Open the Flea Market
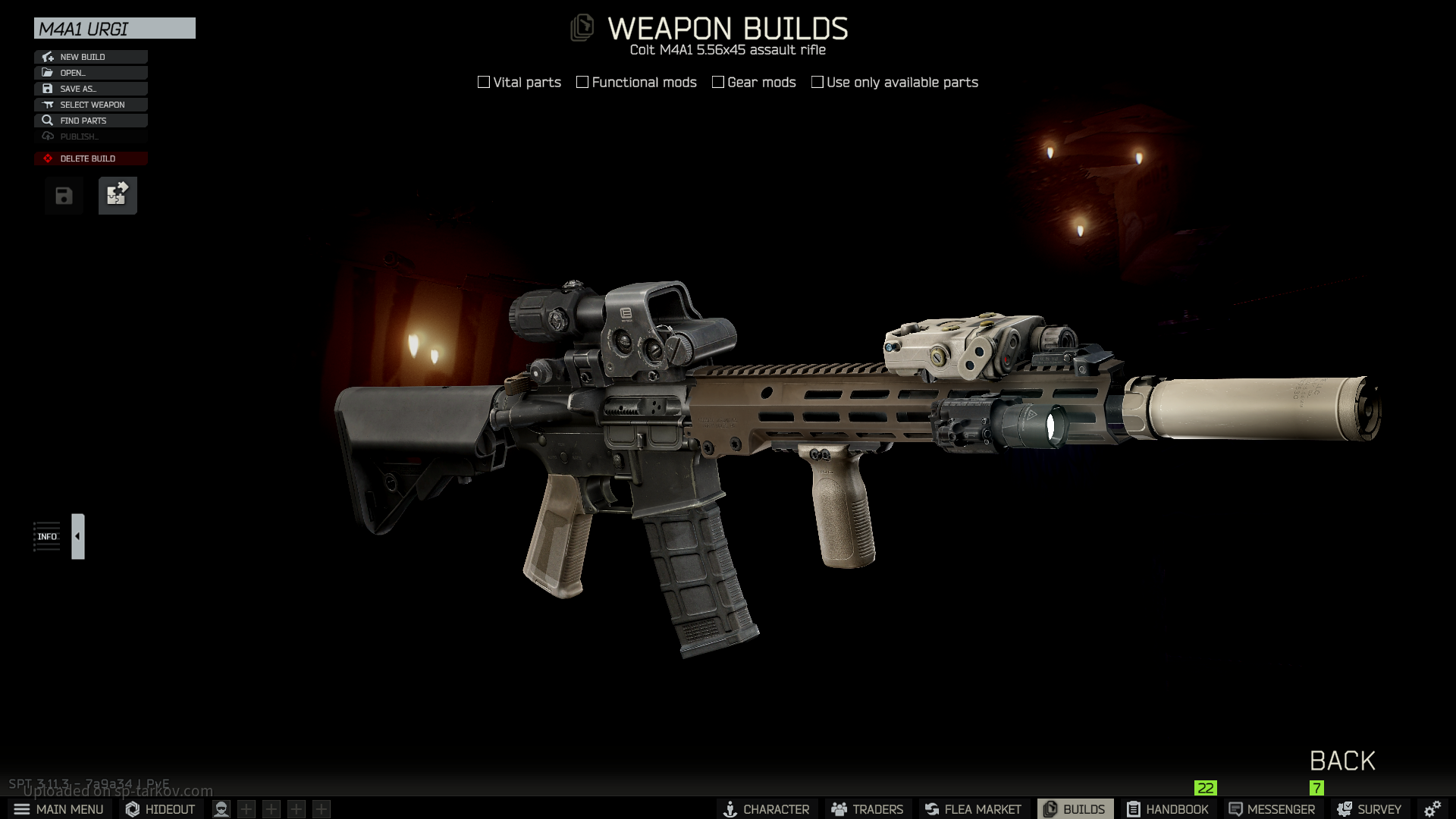This screenshot has width=1456, height=819. tap(973, 809)
